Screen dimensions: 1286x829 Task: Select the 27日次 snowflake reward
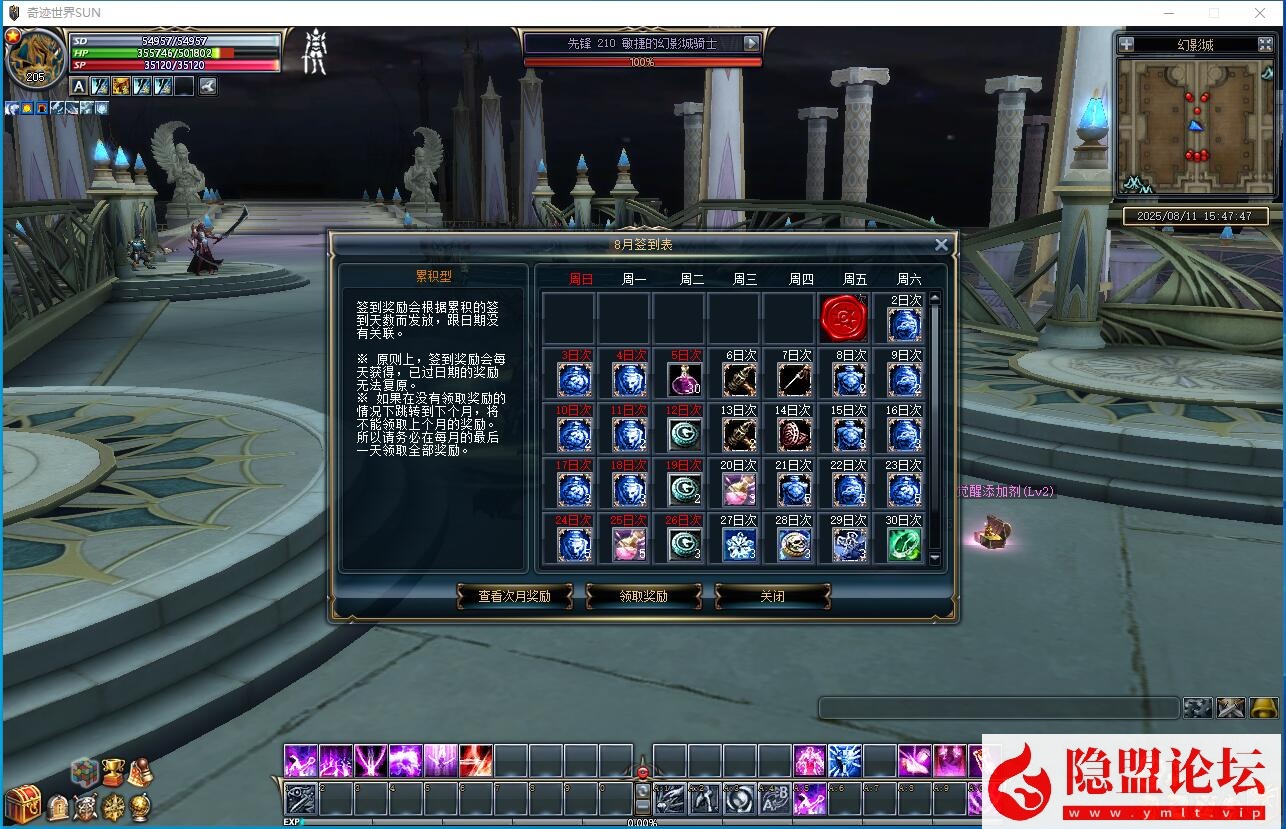pos(739,545)
